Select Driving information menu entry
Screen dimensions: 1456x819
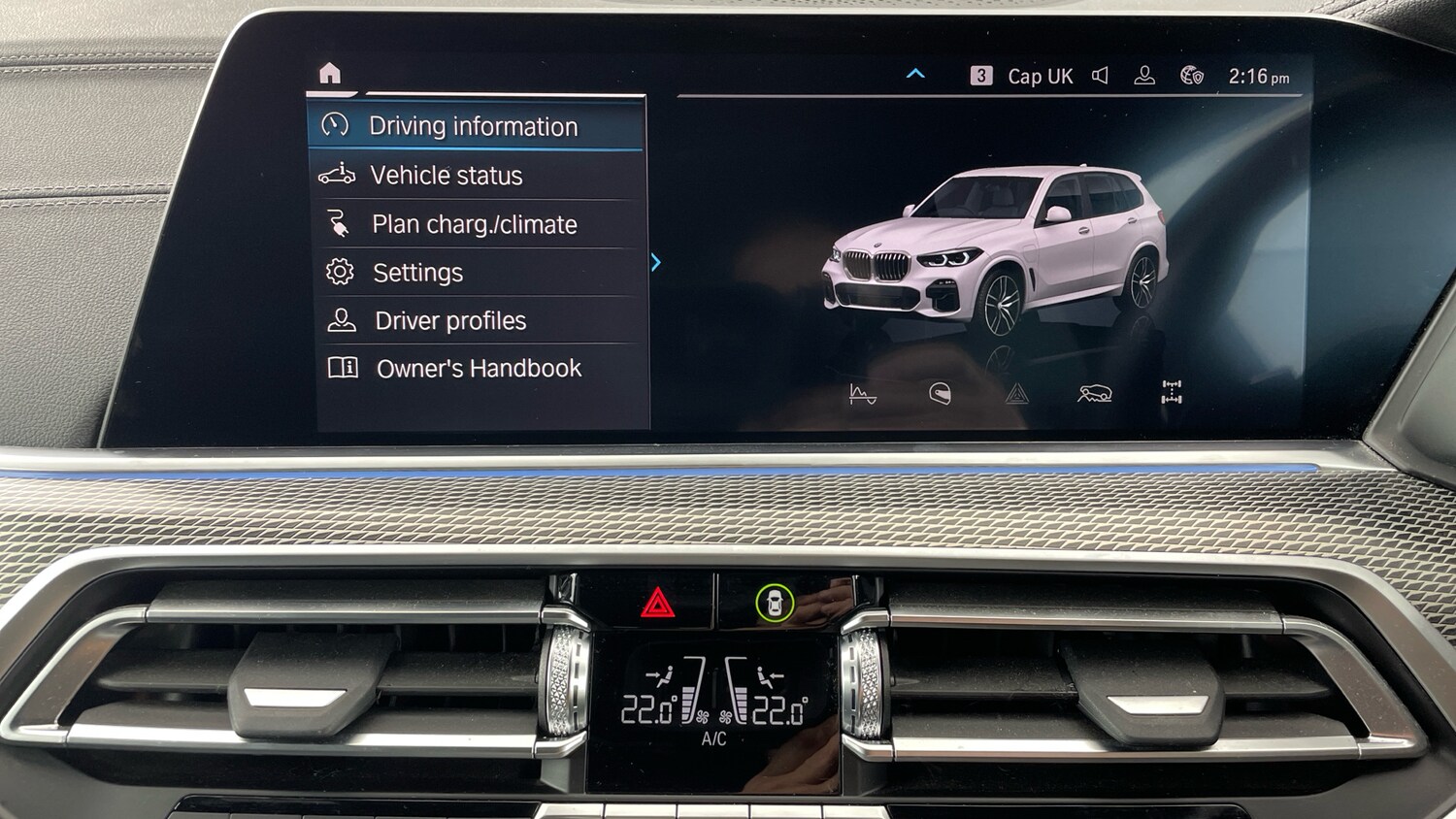(476, 126)
